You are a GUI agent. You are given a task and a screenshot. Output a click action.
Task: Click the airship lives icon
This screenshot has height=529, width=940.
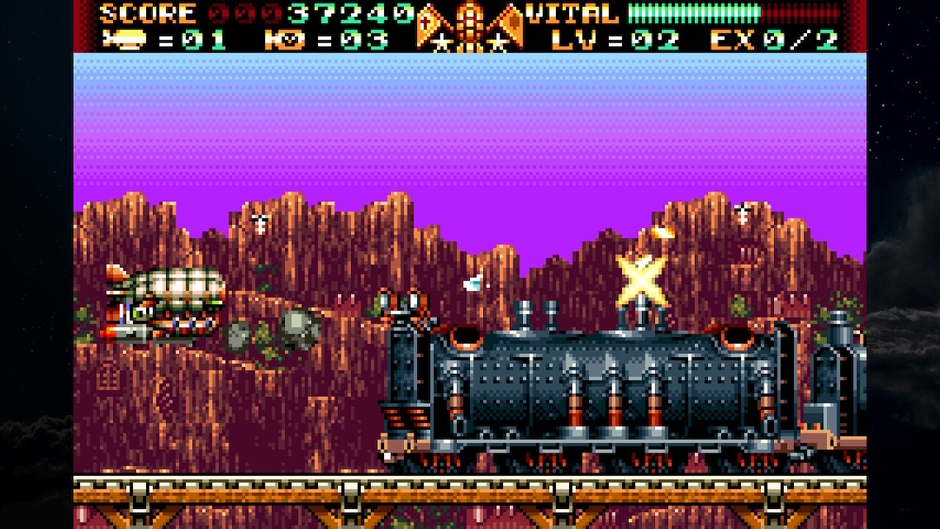tap(123, 40)
